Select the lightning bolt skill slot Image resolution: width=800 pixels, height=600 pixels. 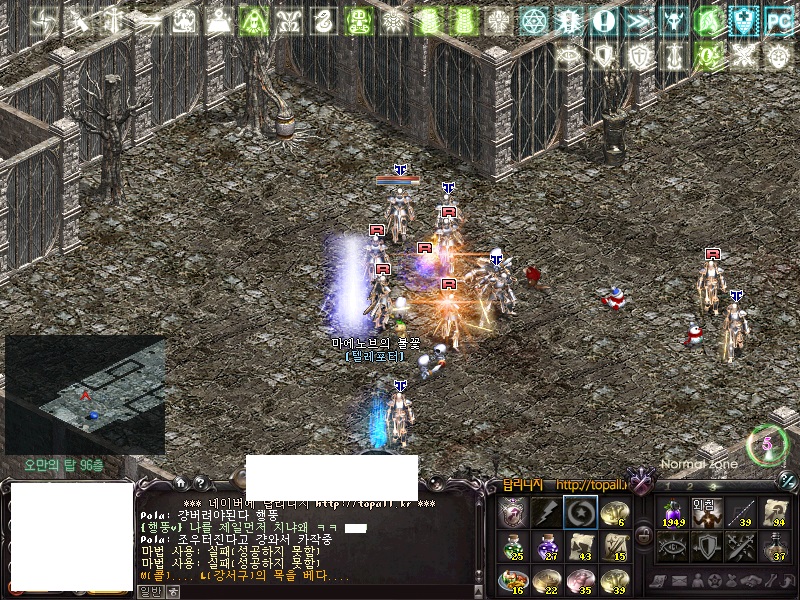[546, 512]
